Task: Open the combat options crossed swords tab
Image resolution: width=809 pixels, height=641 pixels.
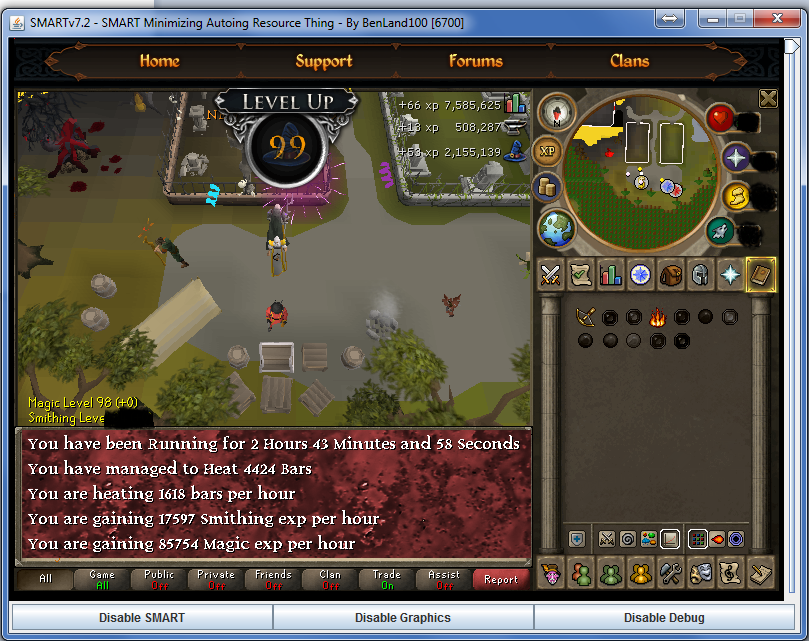Action: [550, 275]
